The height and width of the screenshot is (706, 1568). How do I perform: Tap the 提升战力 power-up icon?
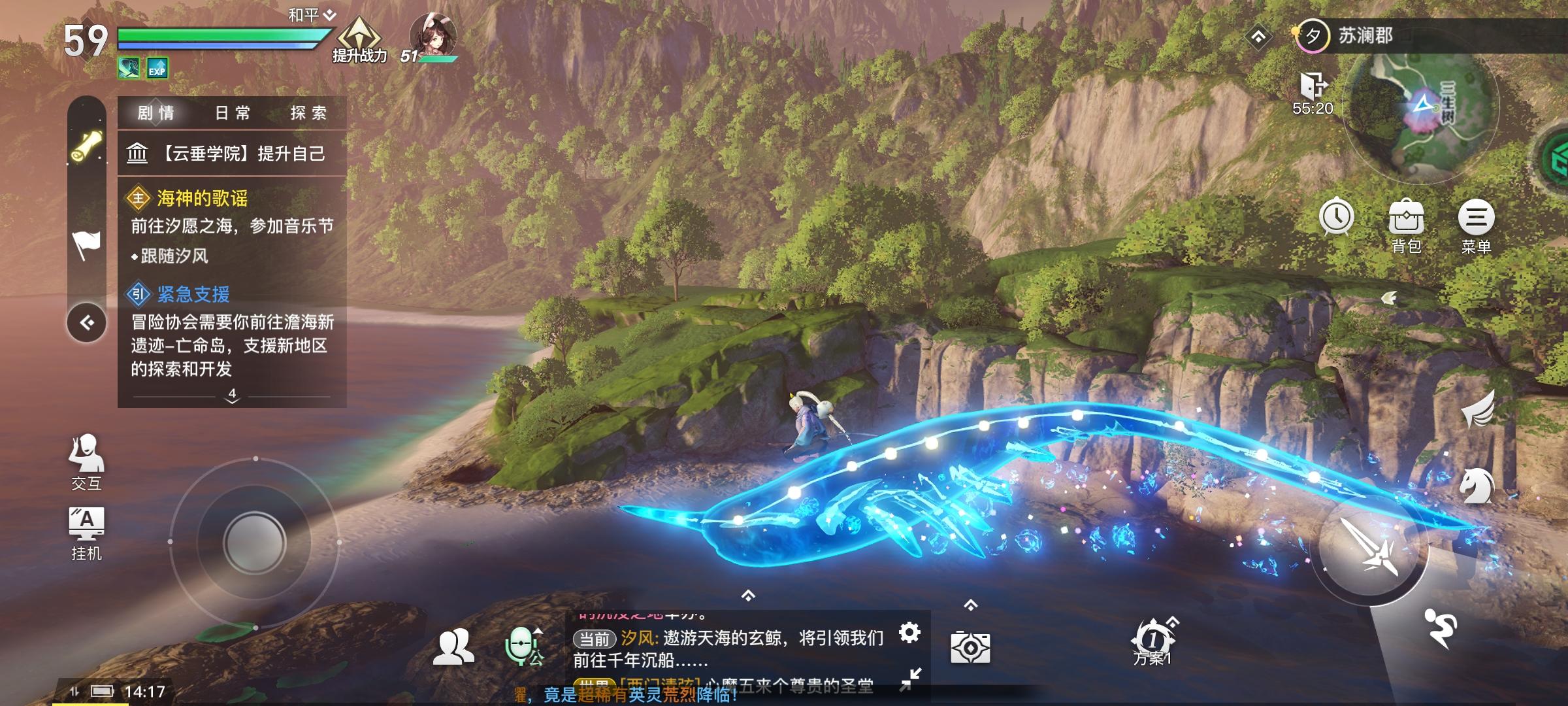[x=359, y=39]
